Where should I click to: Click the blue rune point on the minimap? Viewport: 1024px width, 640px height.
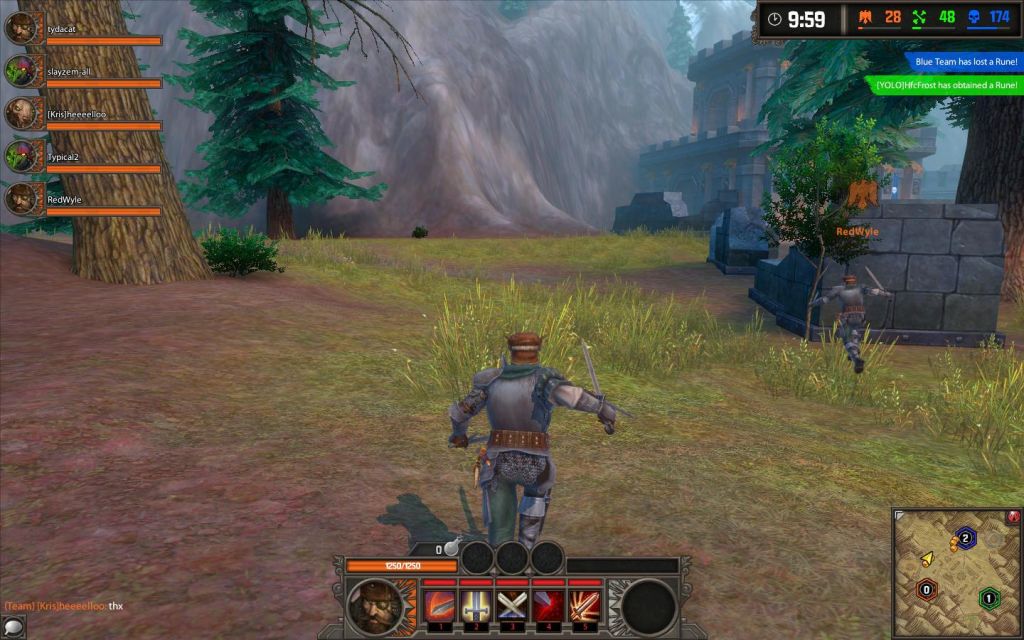pyautogui.click(x=965, y=538)
